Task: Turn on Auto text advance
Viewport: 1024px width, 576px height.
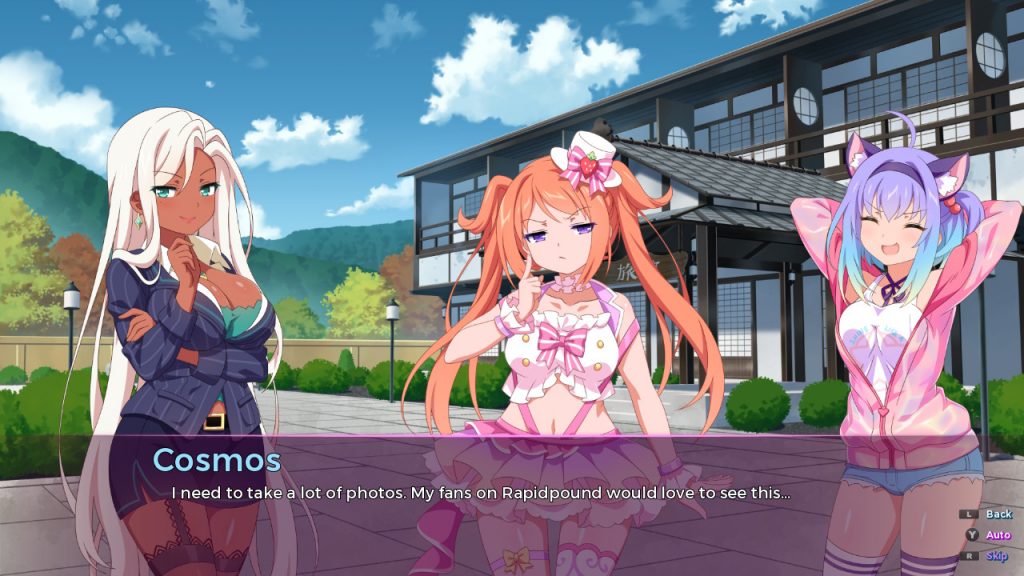Action: tap(997, 535)
